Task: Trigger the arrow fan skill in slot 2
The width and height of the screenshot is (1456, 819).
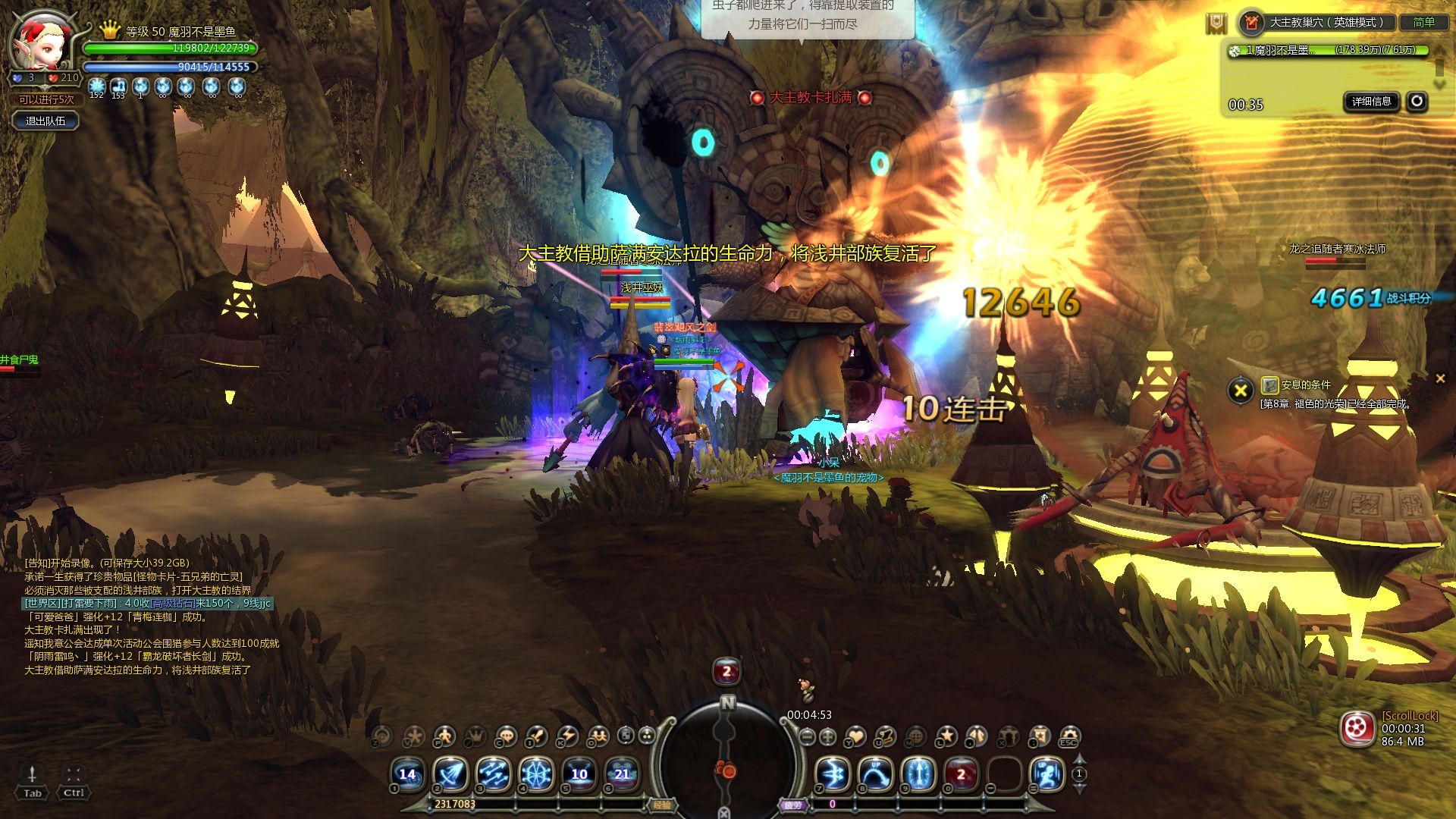Action: 450,774
